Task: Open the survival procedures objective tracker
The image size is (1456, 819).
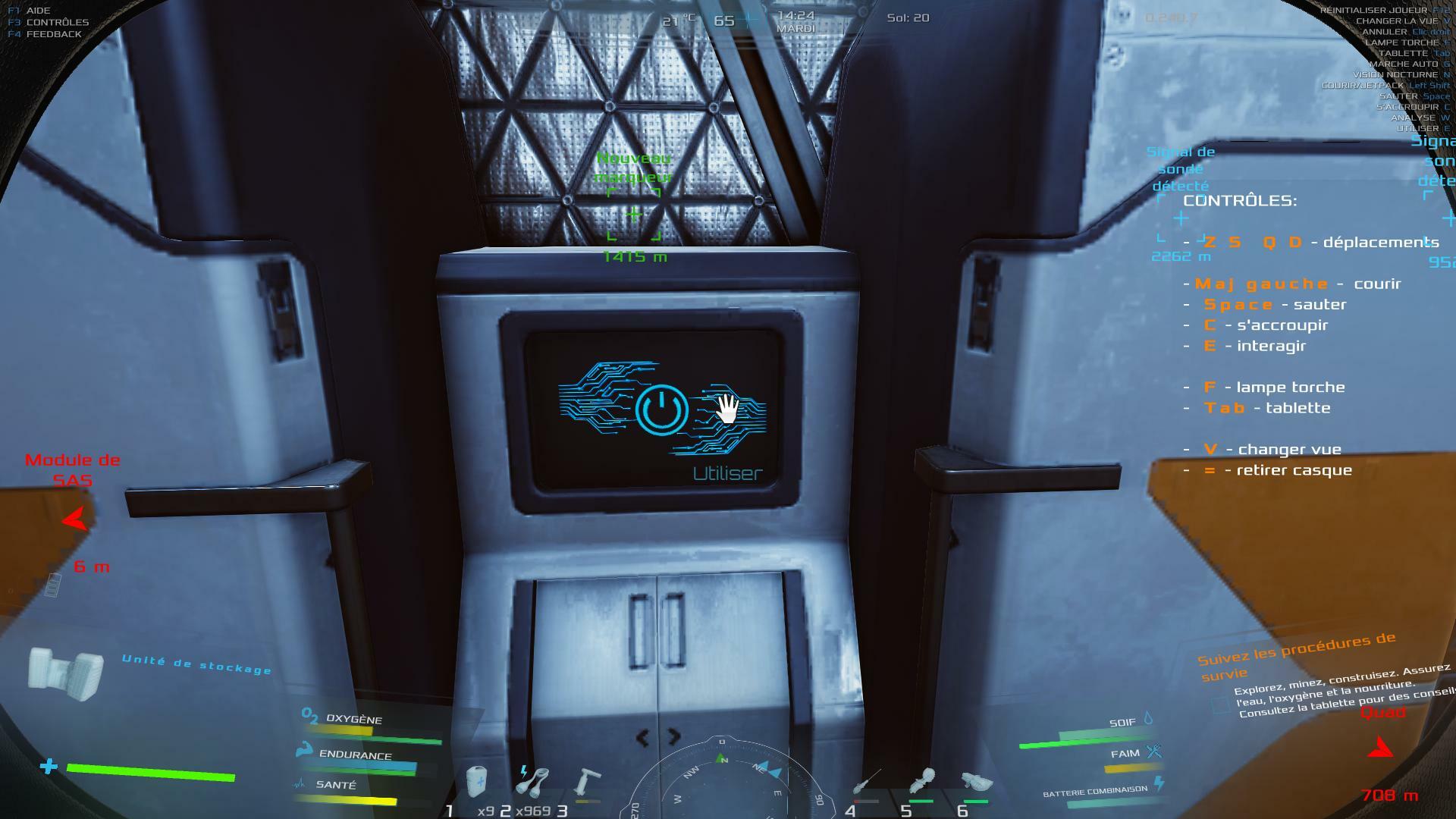Action: coord(1298,657)
